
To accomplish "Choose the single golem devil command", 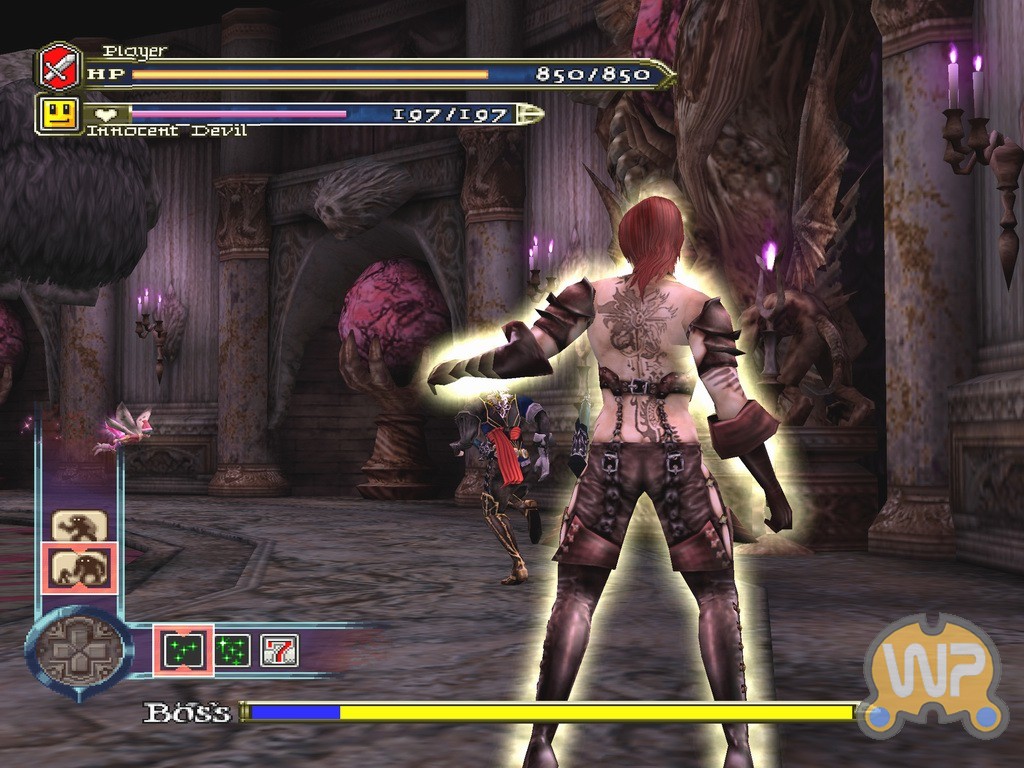I will [x=79, y=526].
